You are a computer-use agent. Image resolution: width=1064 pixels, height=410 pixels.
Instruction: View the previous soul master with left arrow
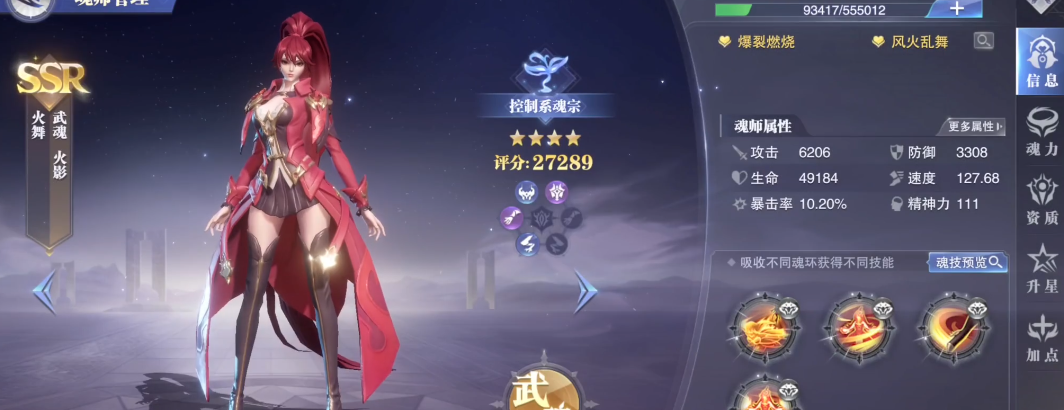pyautogui.click(x=45, y=291)
